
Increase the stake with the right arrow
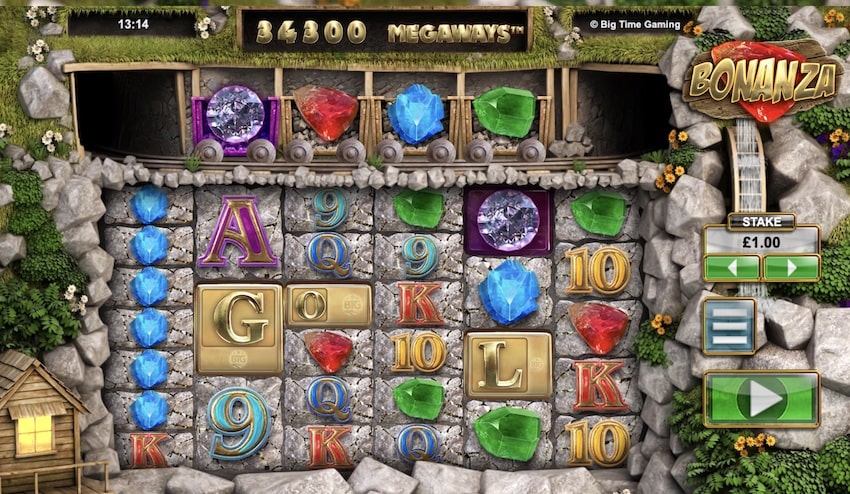click(x=791, y=268)
